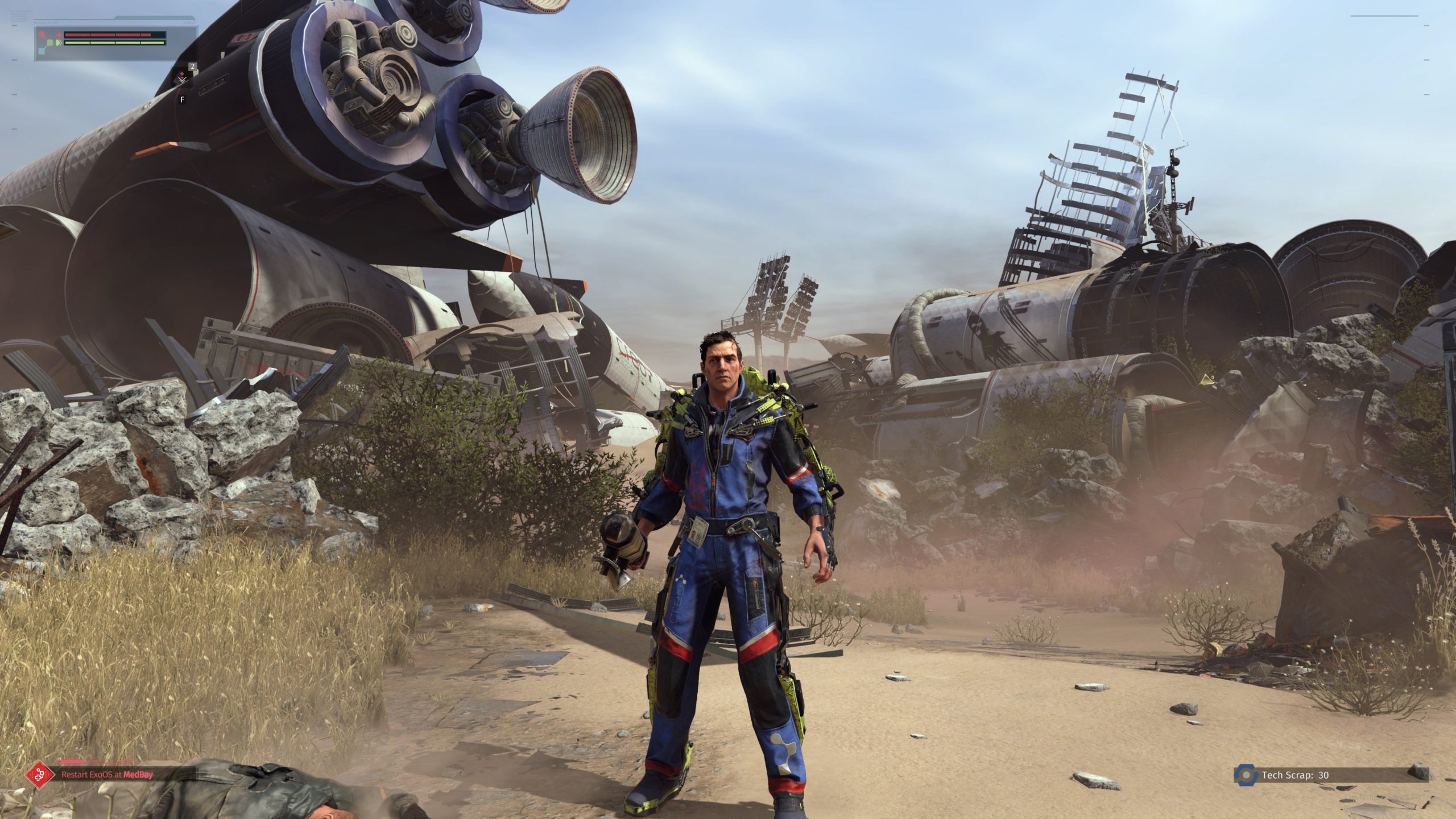
Task: Click the red health cross icon
Action: coord(59,34)
